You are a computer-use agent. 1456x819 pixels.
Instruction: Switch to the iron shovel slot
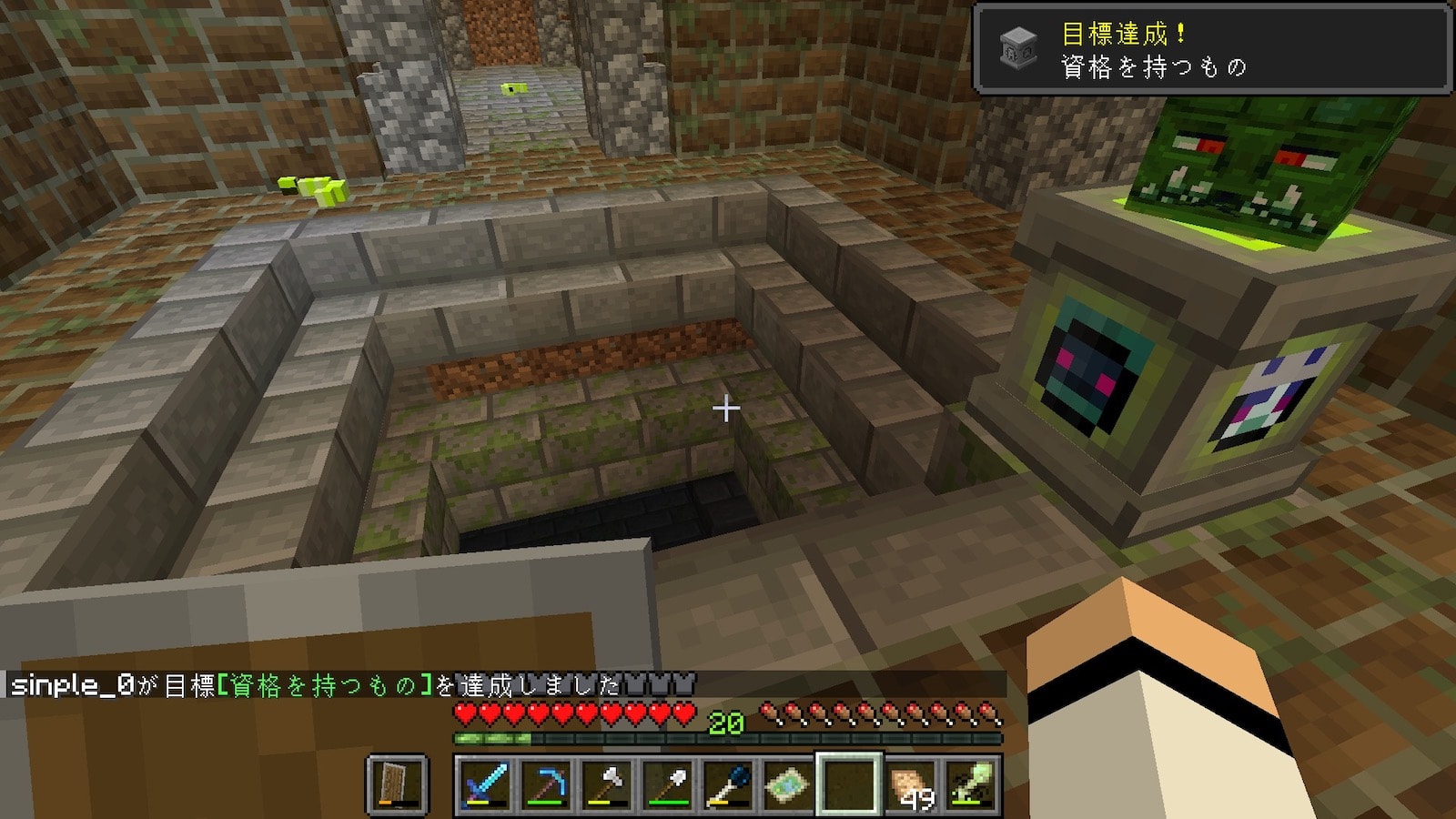[x=667, y=784]
